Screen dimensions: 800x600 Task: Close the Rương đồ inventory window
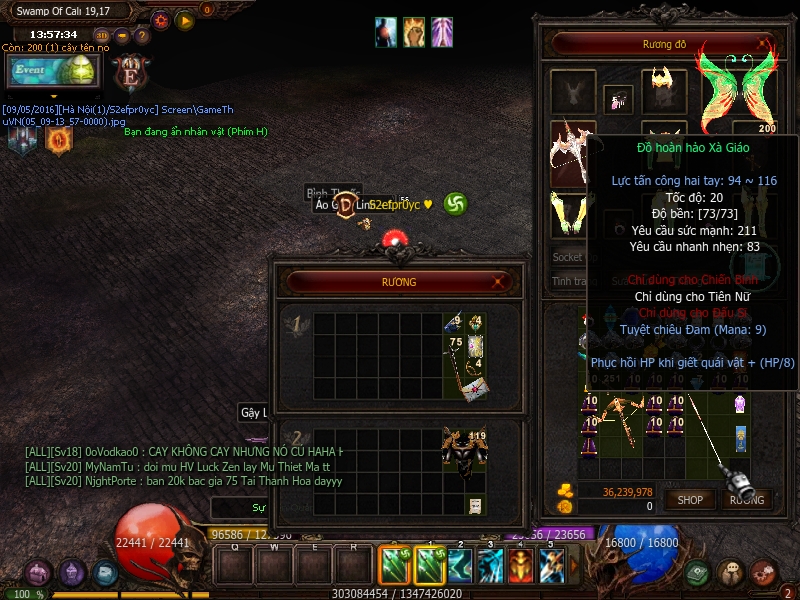[763, 44]
